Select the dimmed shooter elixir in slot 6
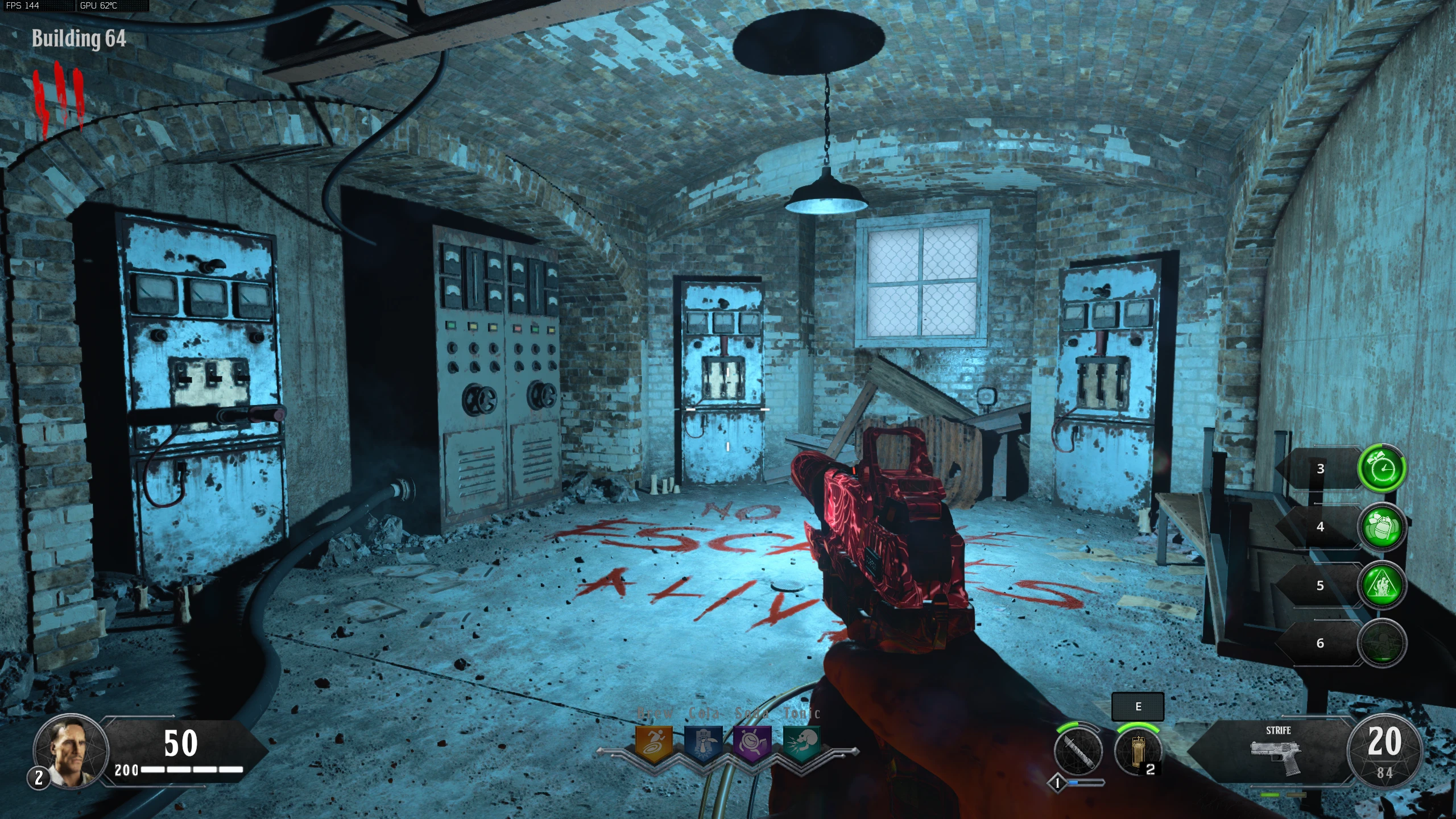This screenshot has width=1456, height=819. pos(1382,643)
